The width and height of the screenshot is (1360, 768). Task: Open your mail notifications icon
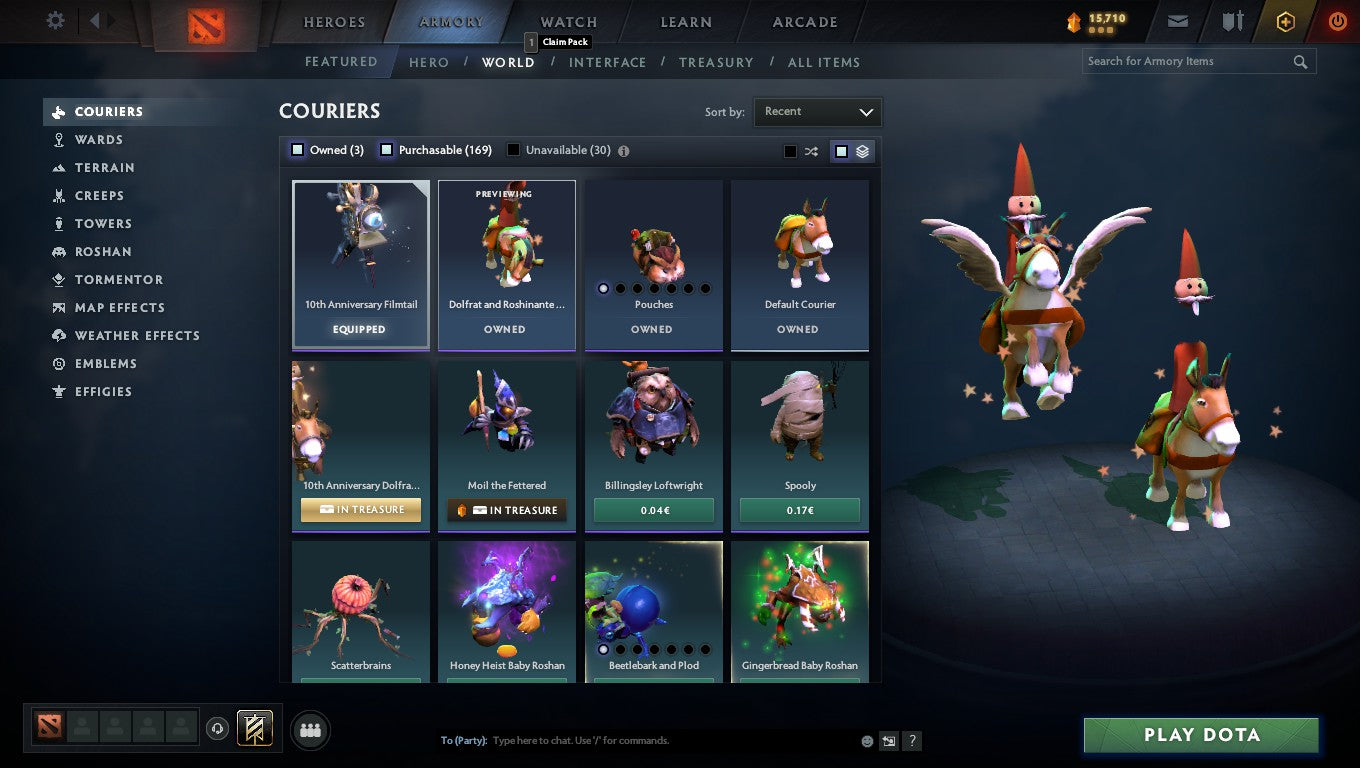(x=1177, y=20)
